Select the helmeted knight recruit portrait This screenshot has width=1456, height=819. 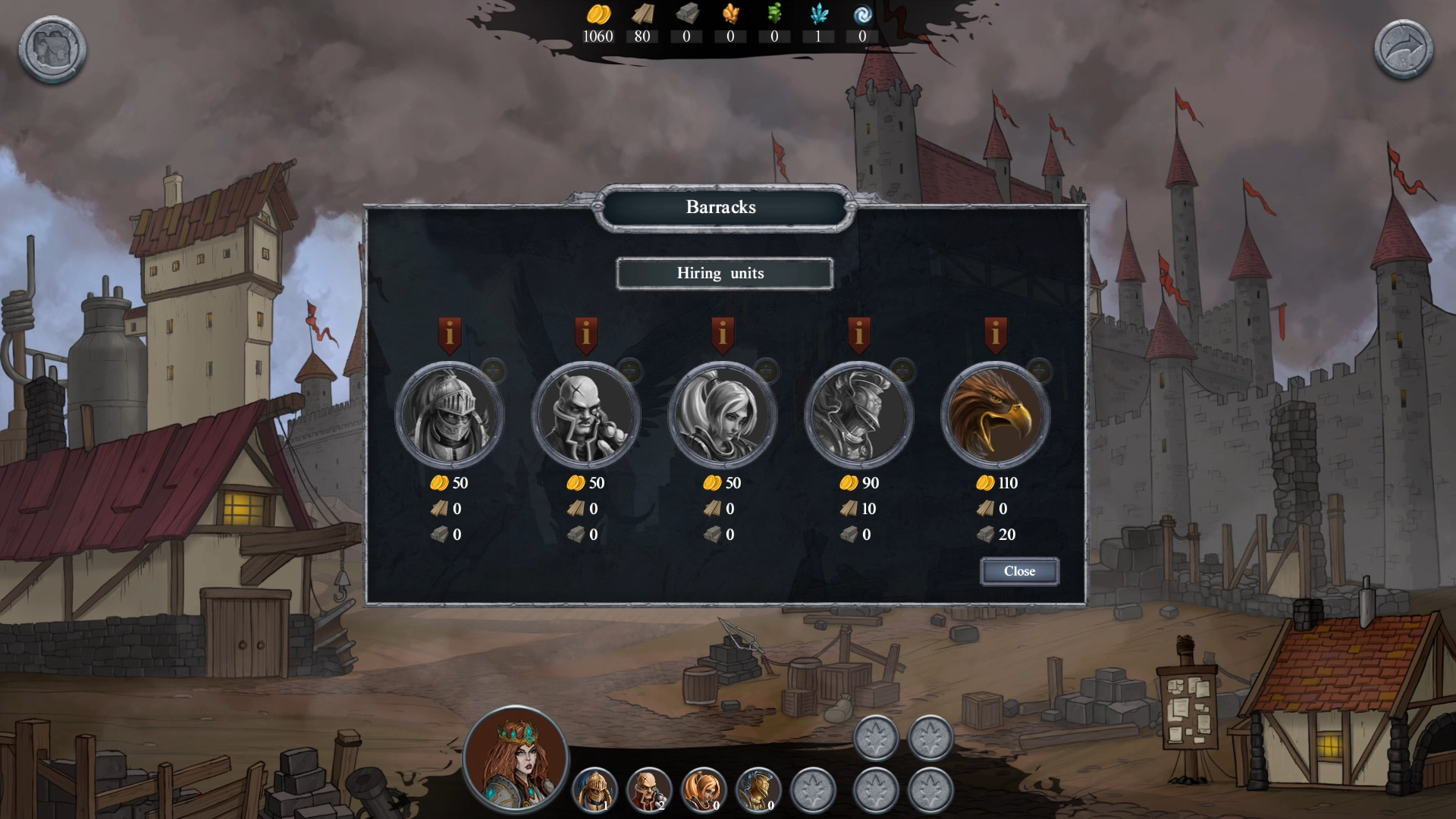[449, 416]
